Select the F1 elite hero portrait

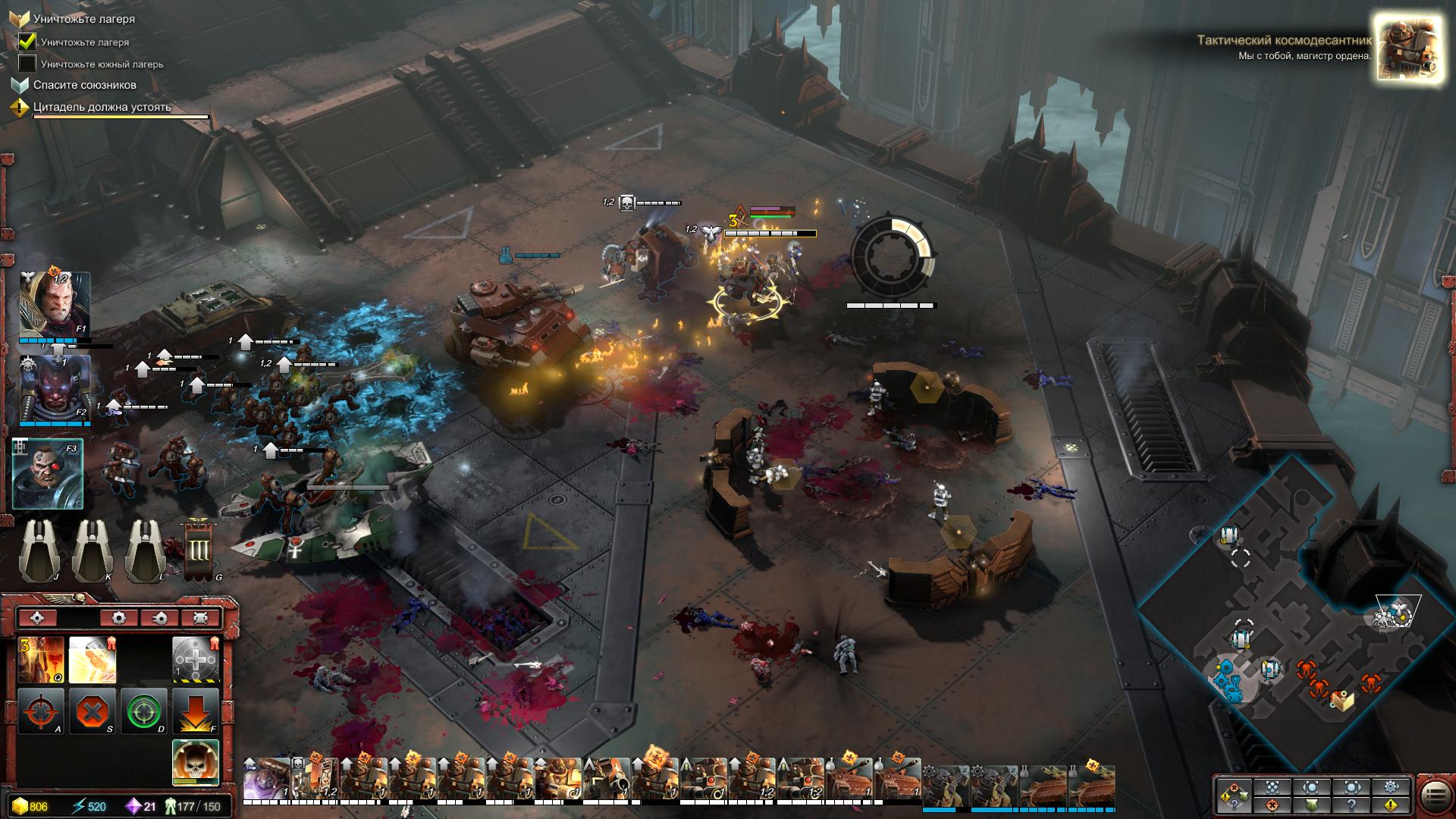click(55, 303)
